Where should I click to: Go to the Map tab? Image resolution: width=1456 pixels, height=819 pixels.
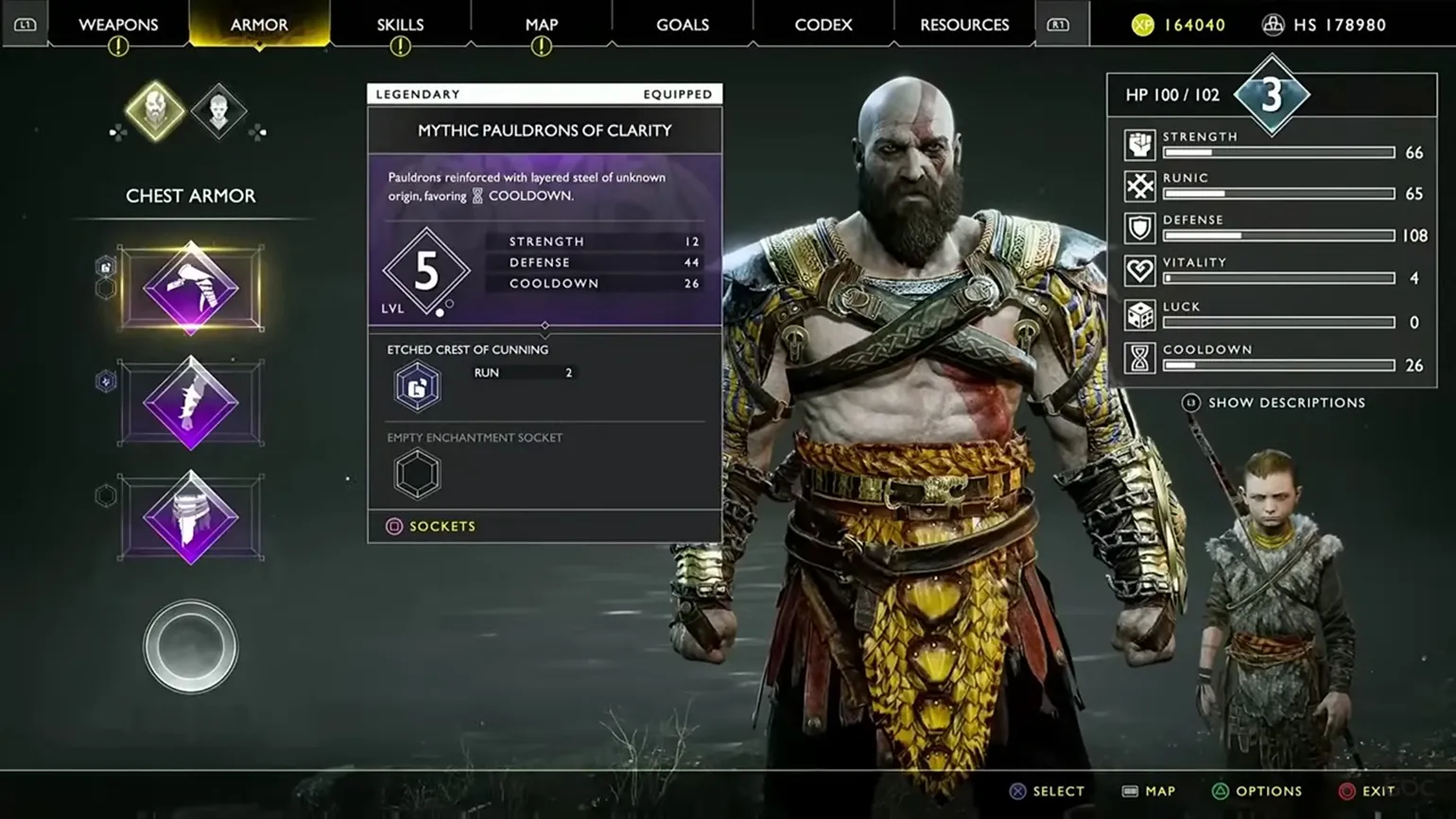[542, 25]
